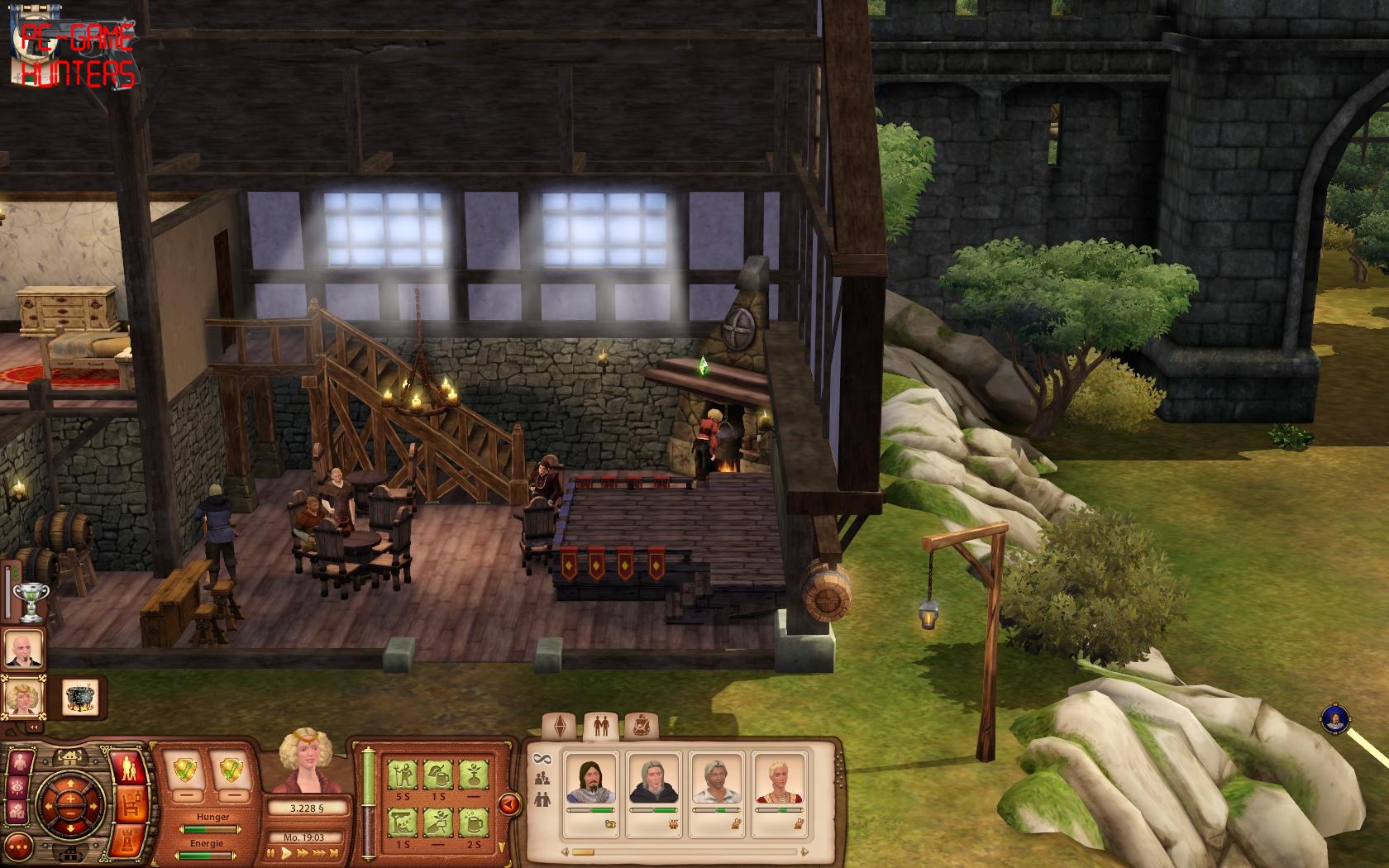Open the silver quest trophy icon
Viewport: 1389px width, 868px height.
(x=31, y=601)
